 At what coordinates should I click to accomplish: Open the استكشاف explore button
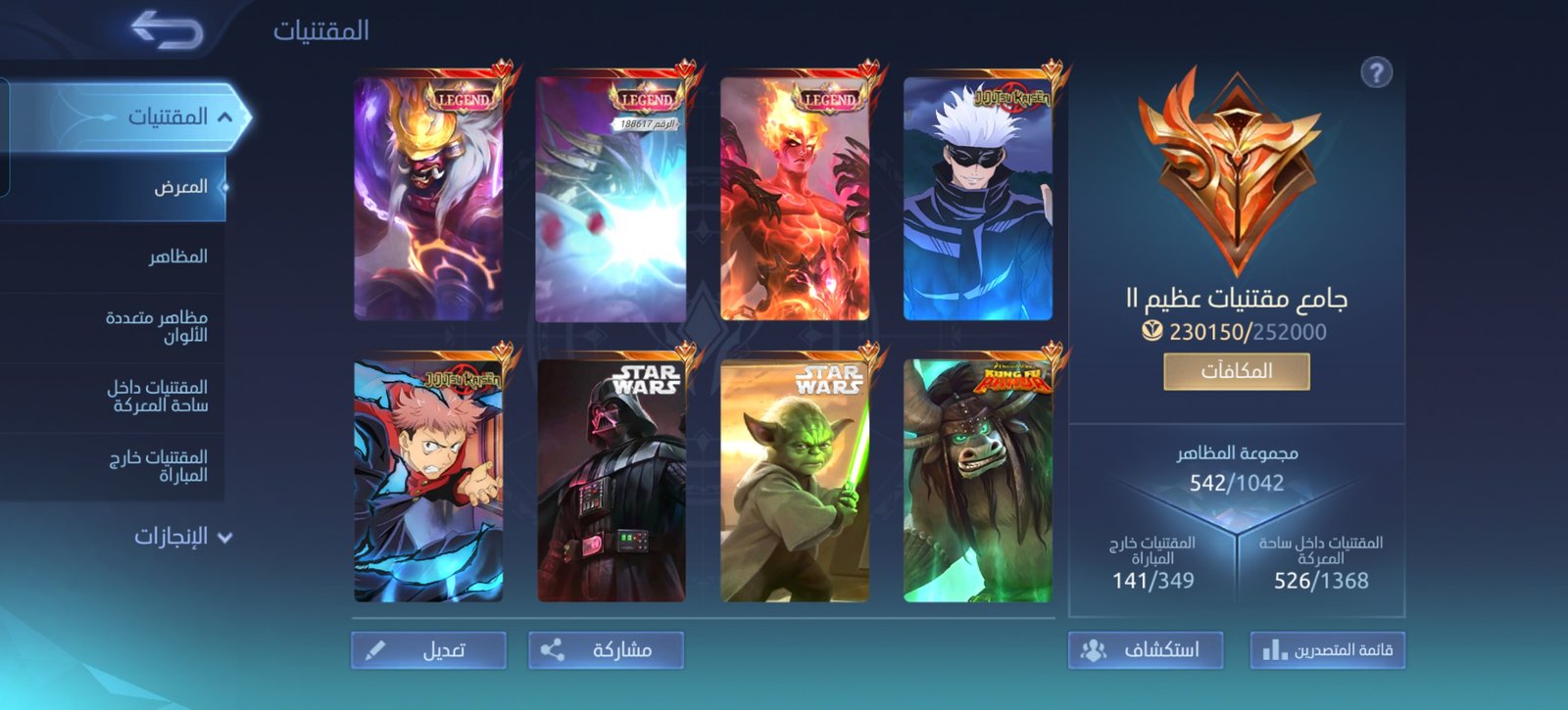(x=1145, y=650)
